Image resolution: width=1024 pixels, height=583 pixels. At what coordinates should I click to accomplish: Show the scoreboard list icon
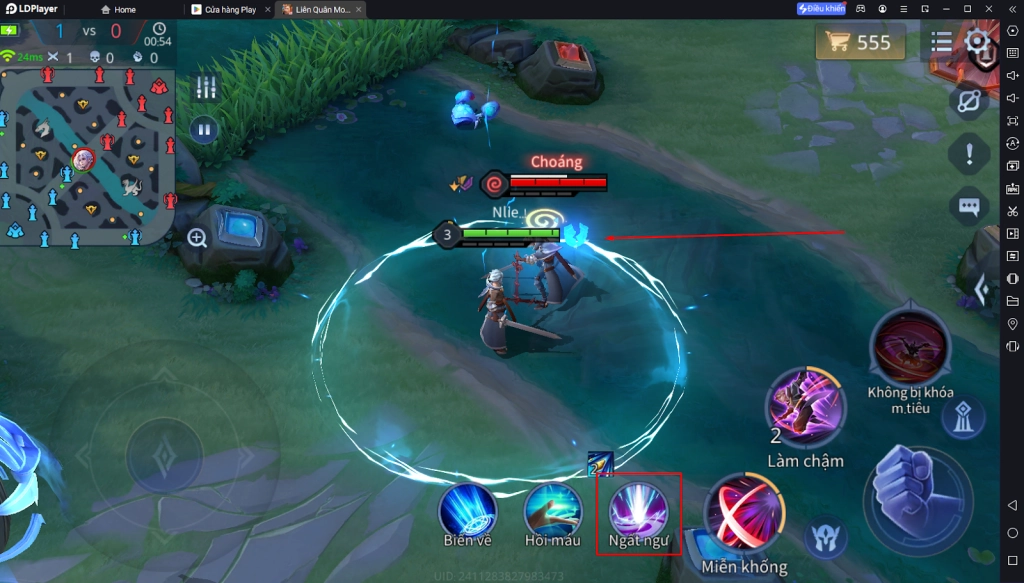point(941,42)
